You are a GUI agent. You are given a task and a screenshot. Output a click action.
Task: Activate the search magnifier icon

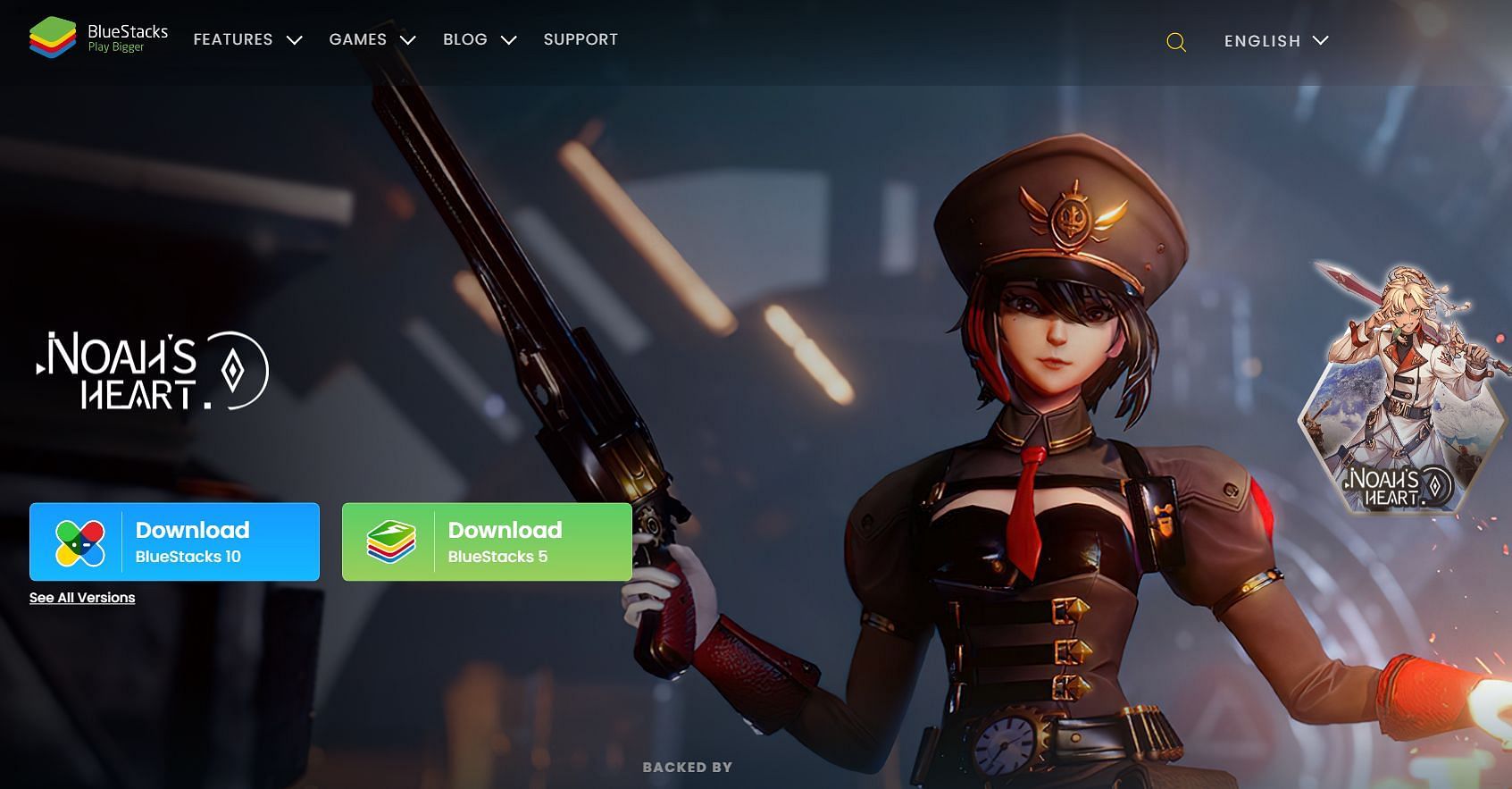pyautogui.click(x=1176, y=42)
